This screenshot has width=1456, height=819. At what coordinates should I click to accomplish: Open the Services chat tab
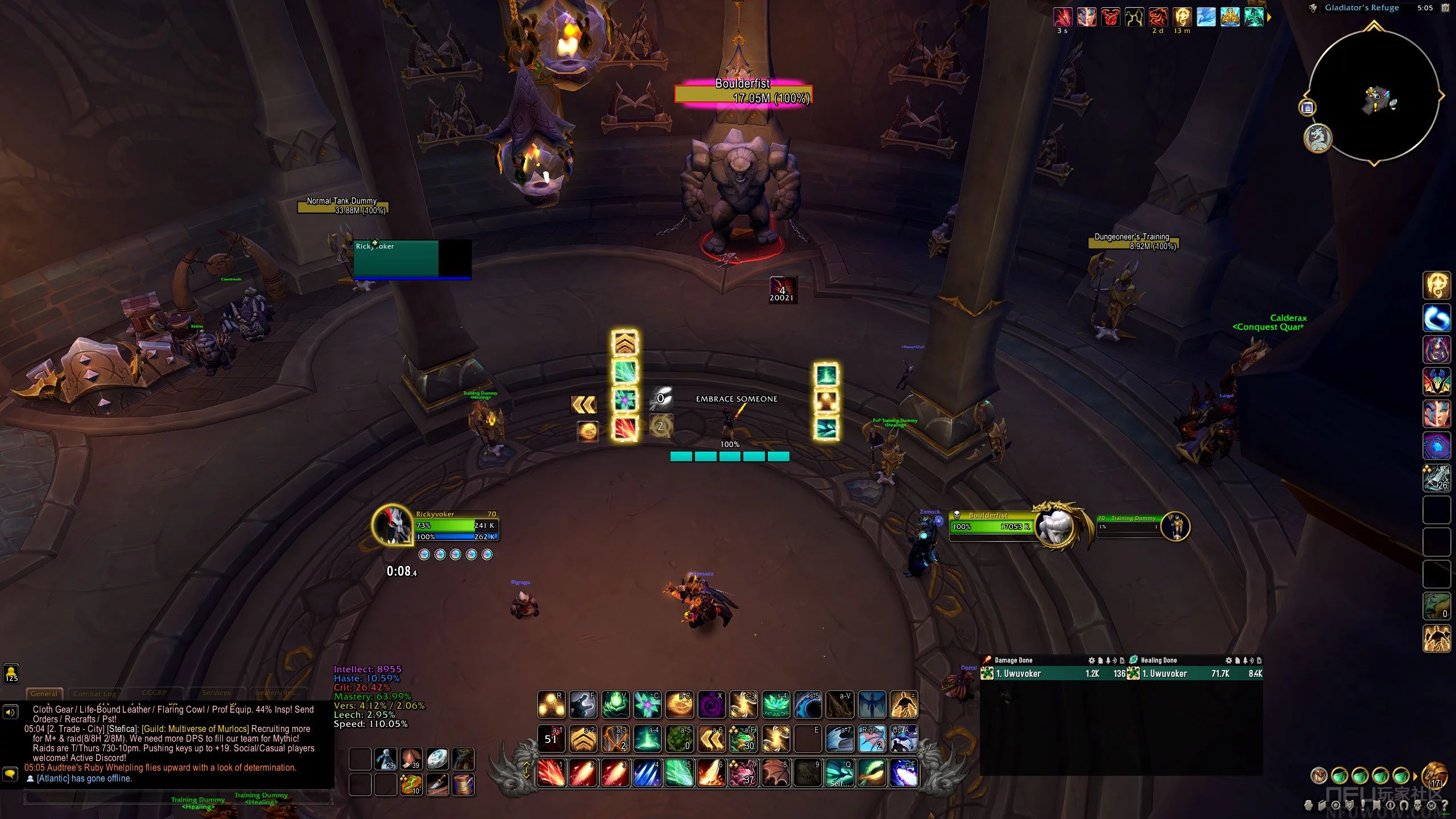tap(217, 693)
